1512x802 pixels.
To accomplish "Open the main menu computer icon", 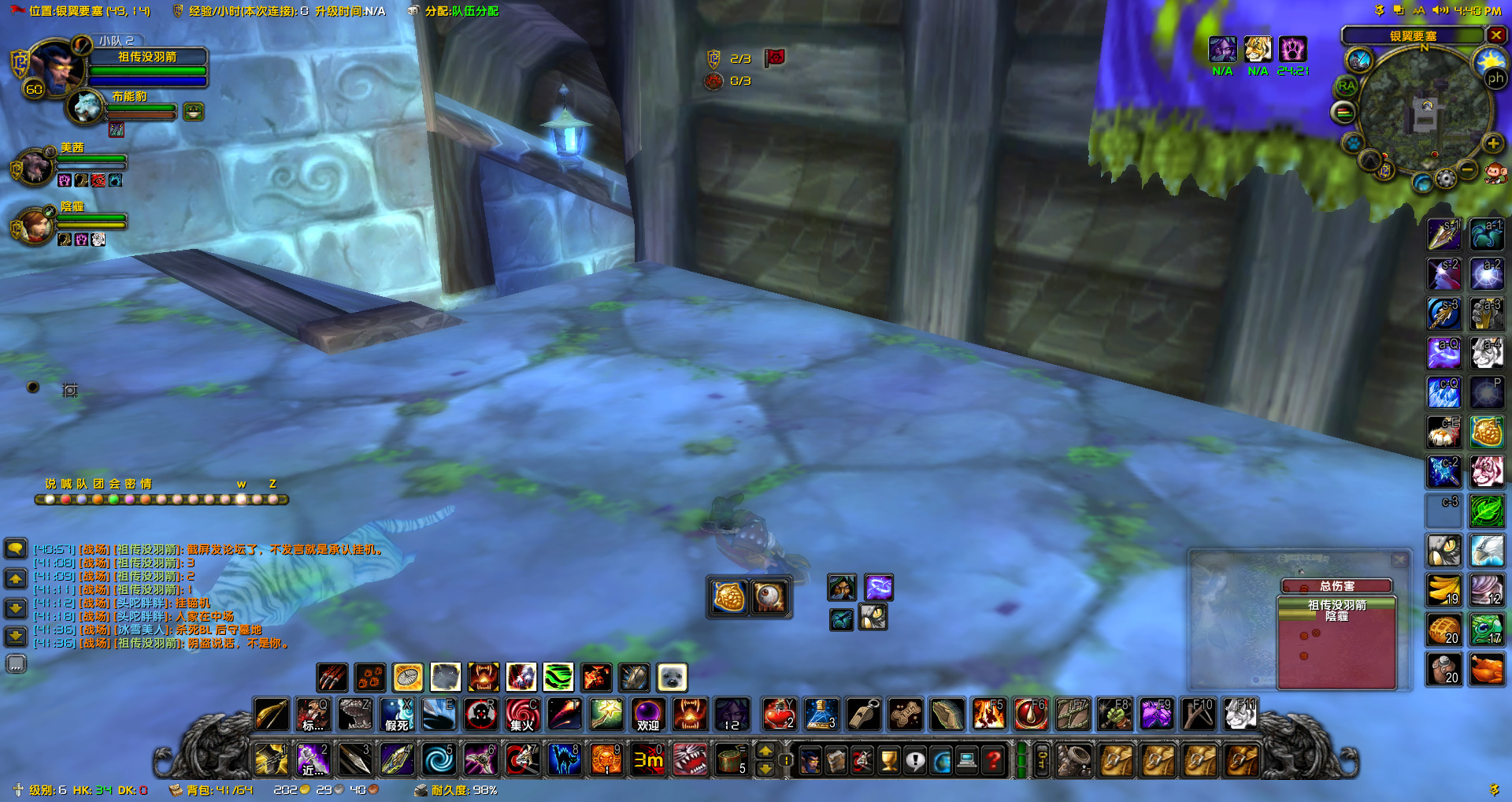I will tap(965, 759).
